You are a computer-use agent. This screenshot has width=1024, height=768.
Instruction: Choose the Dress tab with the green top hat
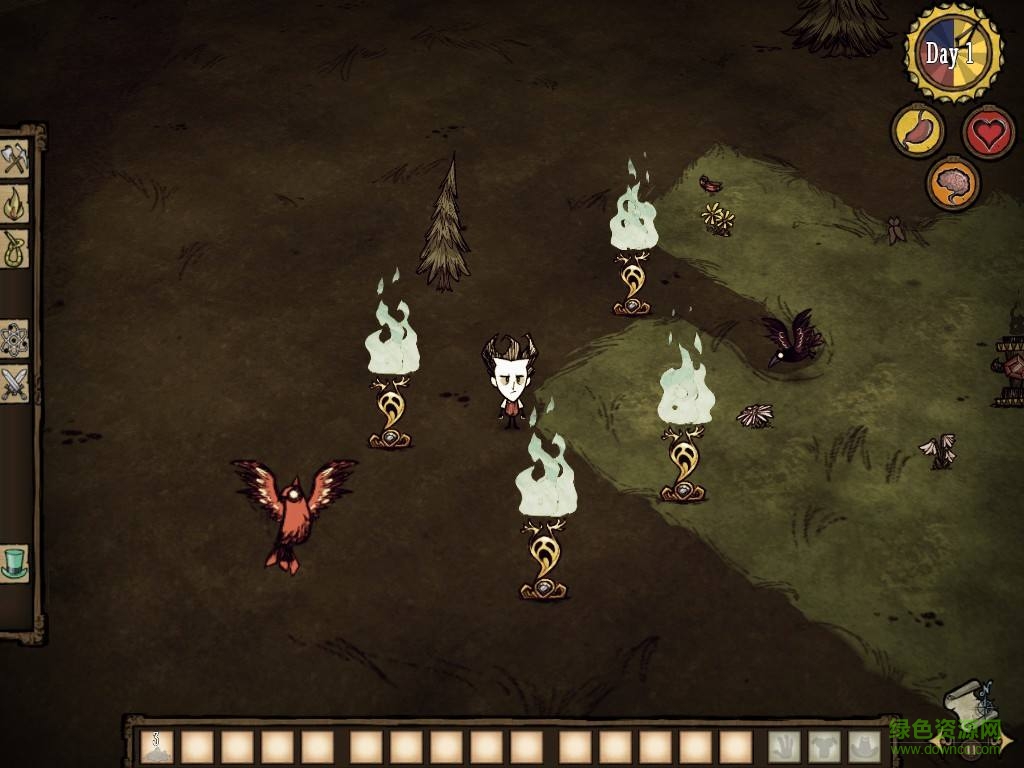[15, 562]
